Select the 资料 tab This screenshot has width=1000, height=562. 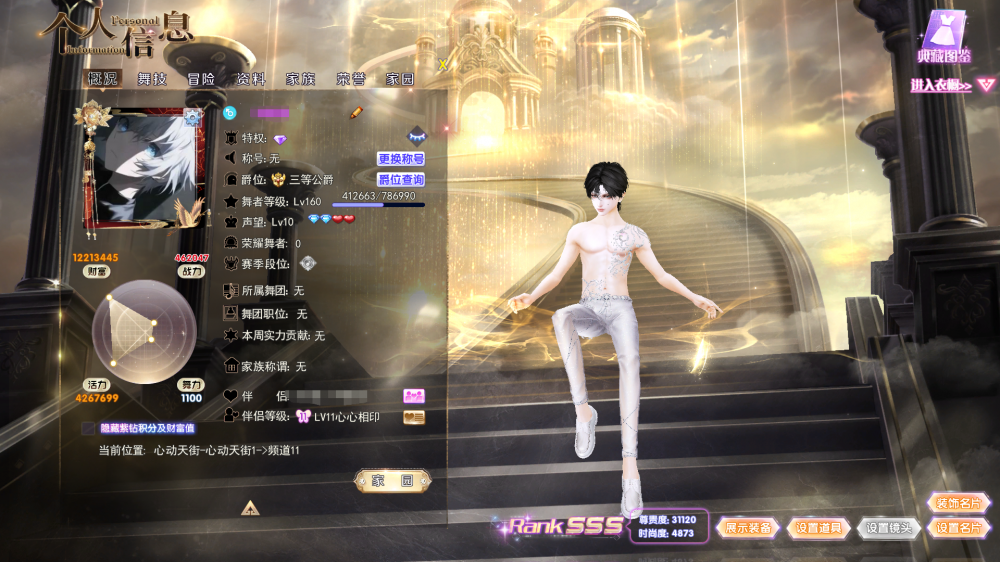(x=251, y=79)
